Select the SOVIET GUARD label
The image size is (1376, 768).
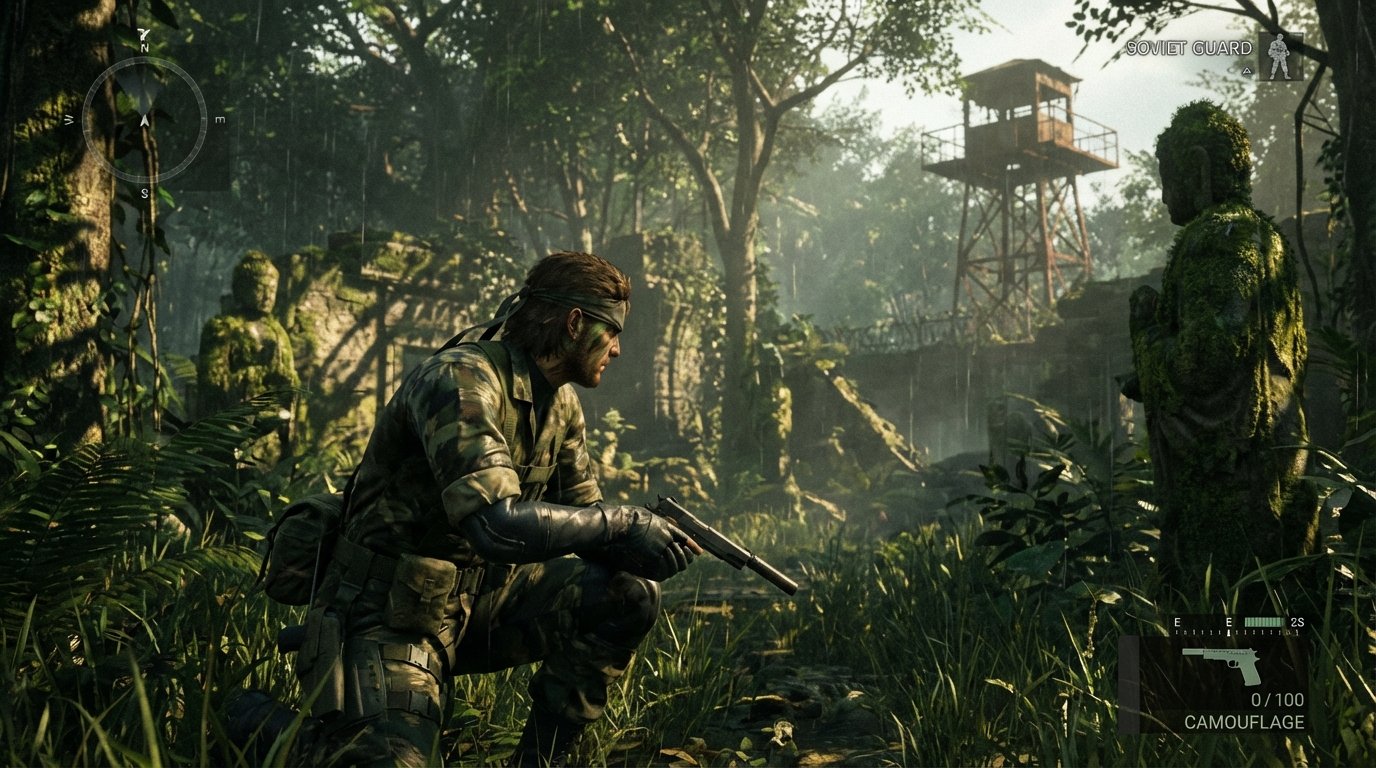point(1189,48)
